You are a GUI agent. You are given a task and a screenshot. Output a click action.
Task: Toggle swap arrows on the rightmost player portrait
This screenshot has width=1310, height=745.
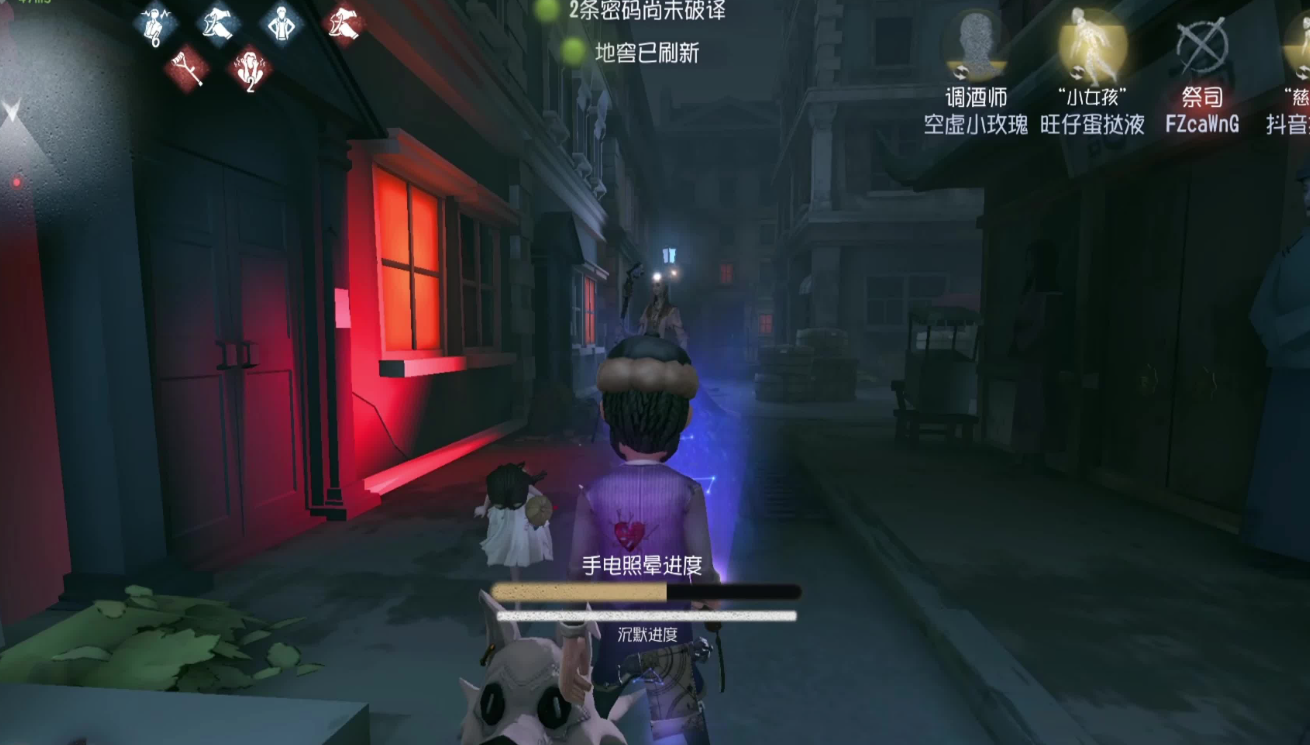(1300, 74)
